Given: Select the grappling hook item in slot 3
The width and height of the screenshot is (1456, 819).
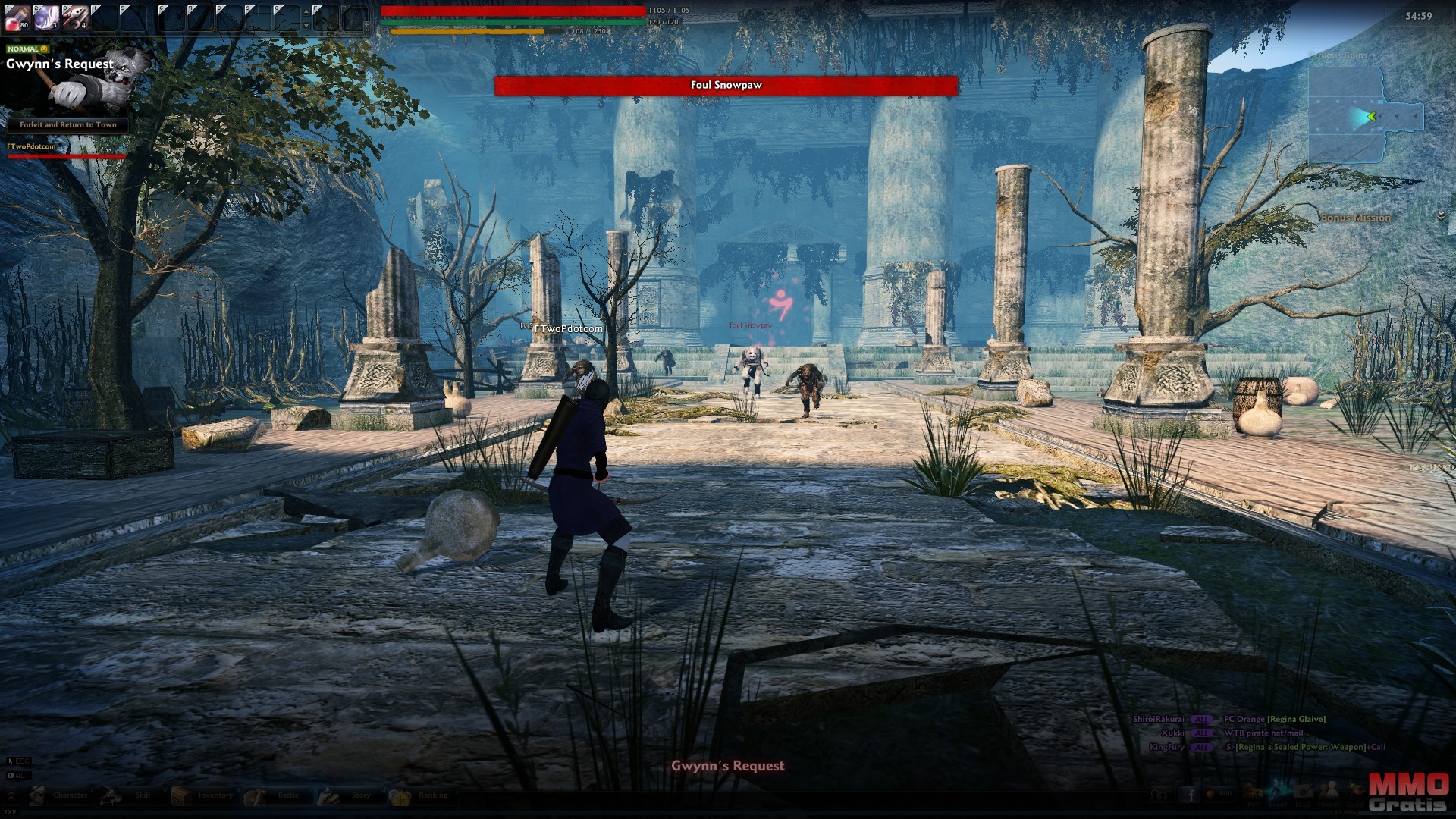Looking at the screenshot, I should point(76,17).
